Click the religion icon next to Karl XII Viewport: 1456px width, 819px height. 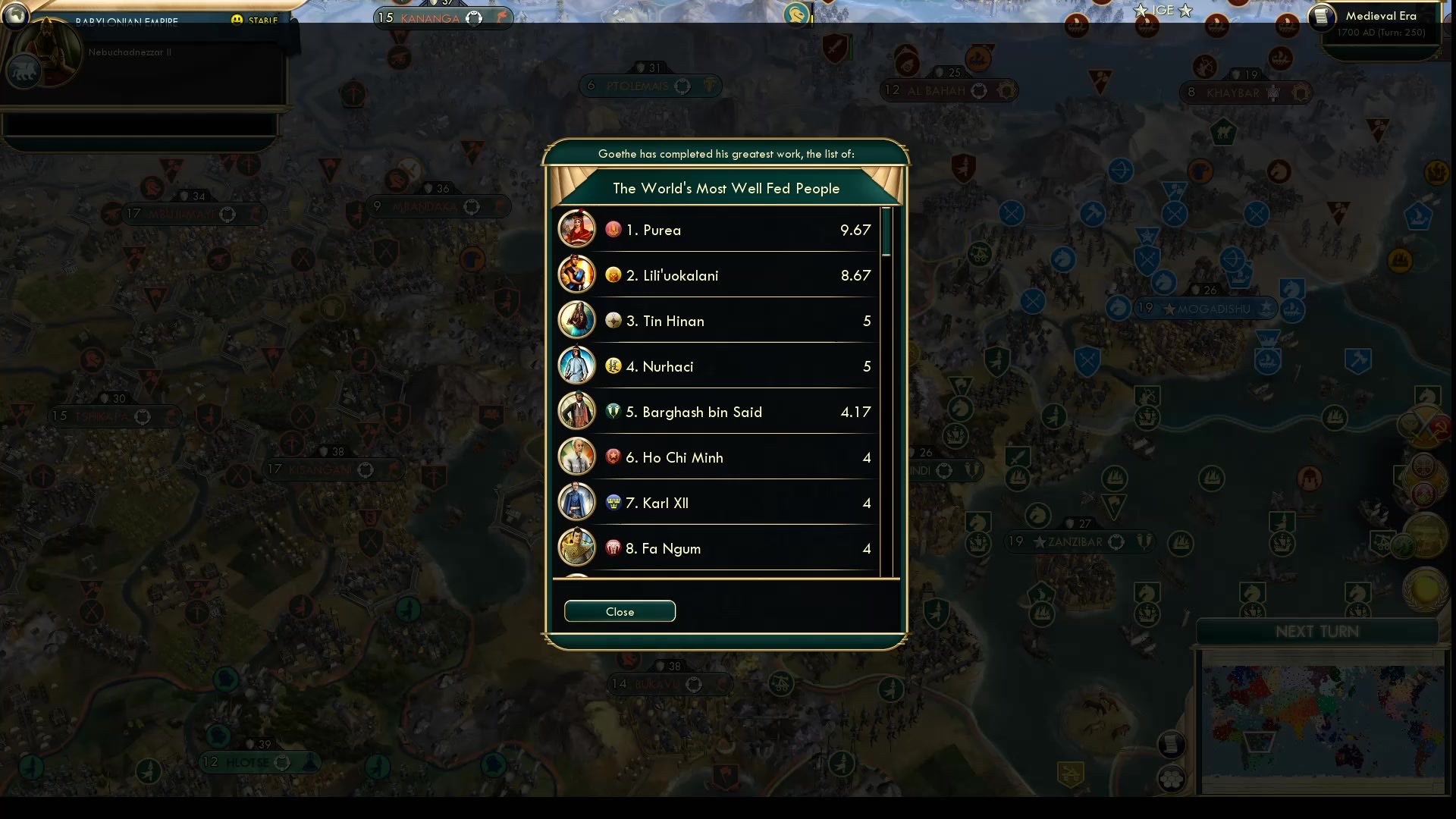click(613, 502)
